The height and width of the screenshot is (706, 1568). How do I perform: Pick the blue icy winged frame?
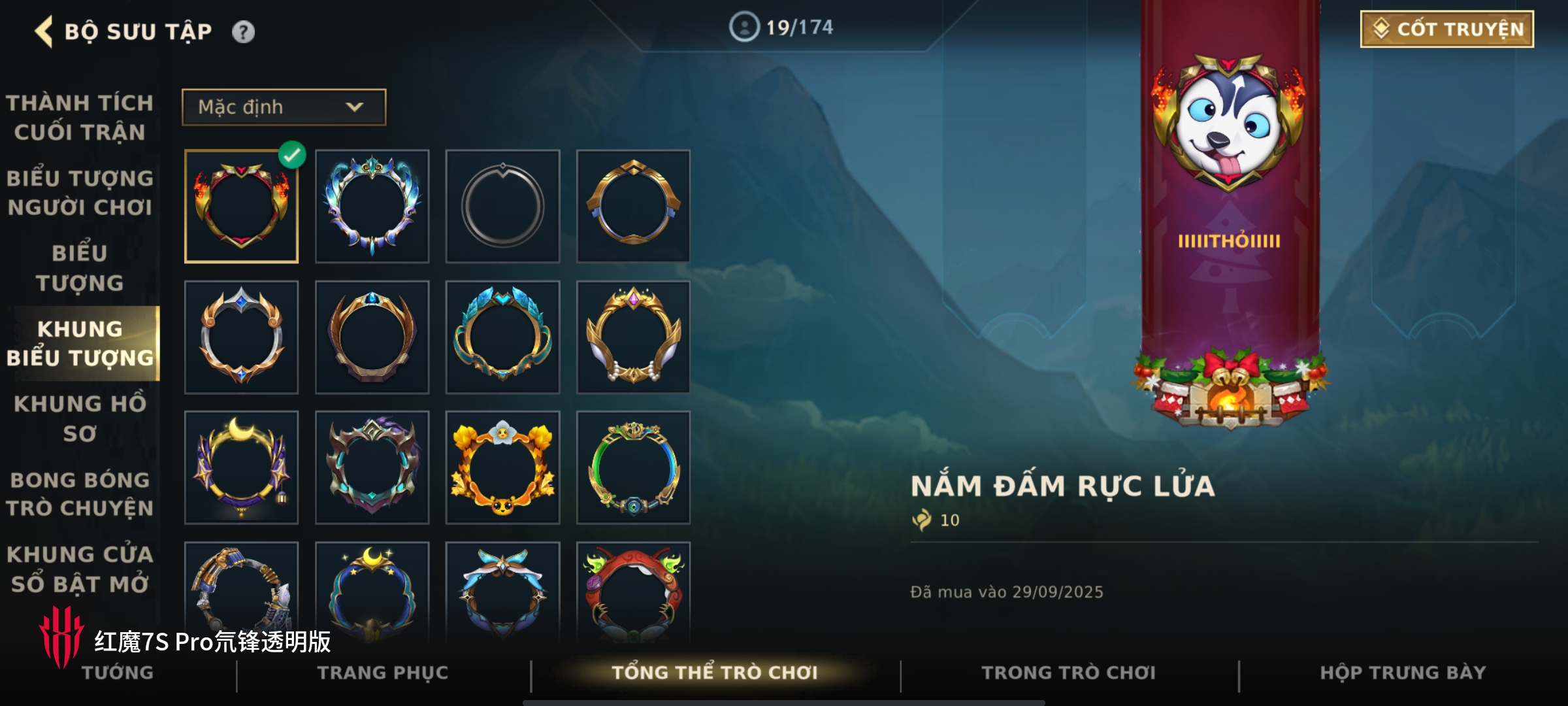pyautogui.click(x=372, y=206)
